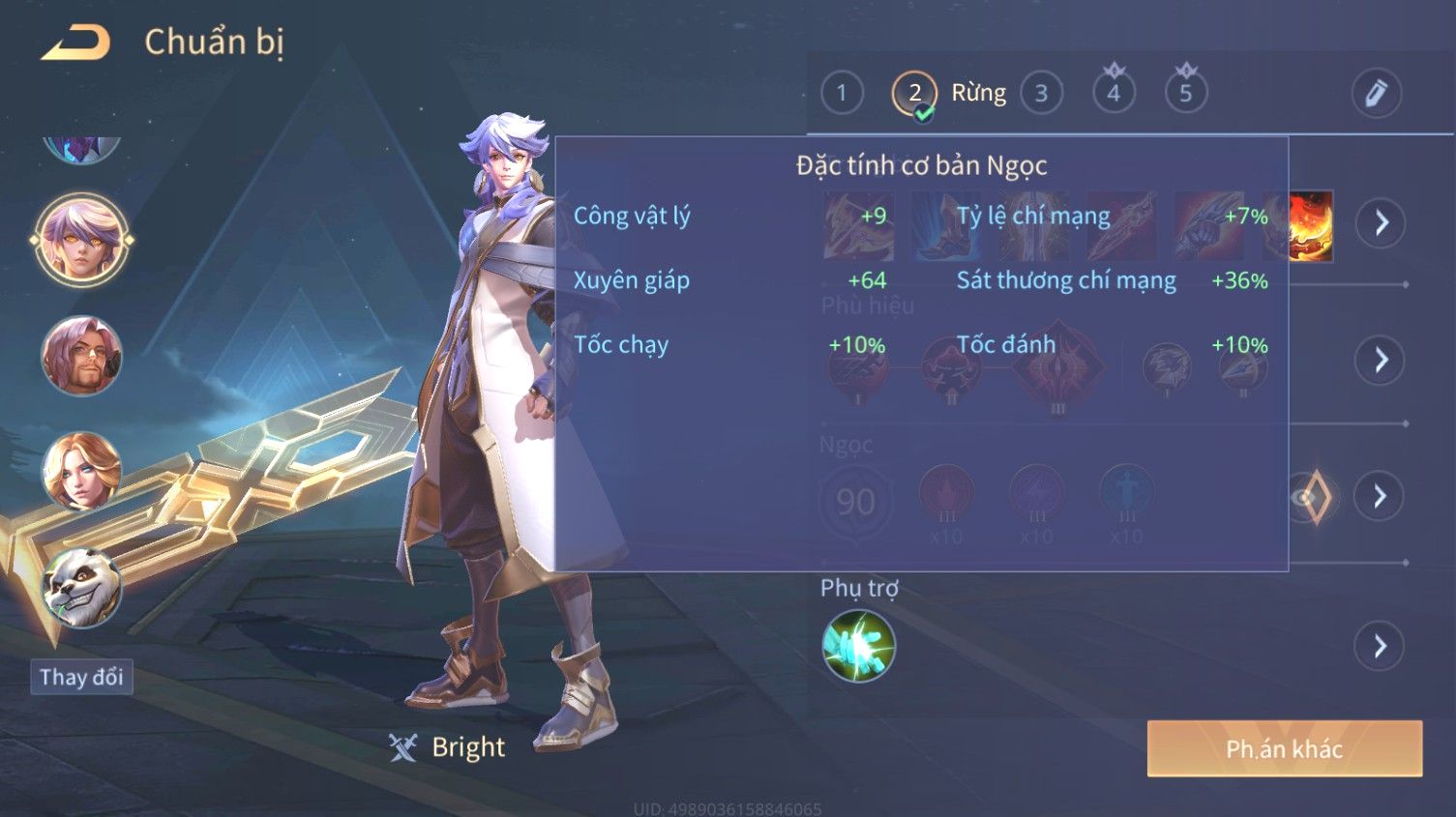
Task: Open loadout preset 5
Action: click(1185, 94)
